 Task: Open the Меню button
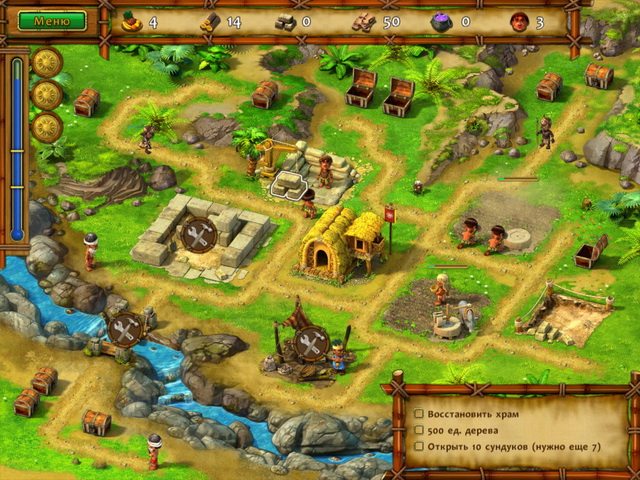pos(52,20)
